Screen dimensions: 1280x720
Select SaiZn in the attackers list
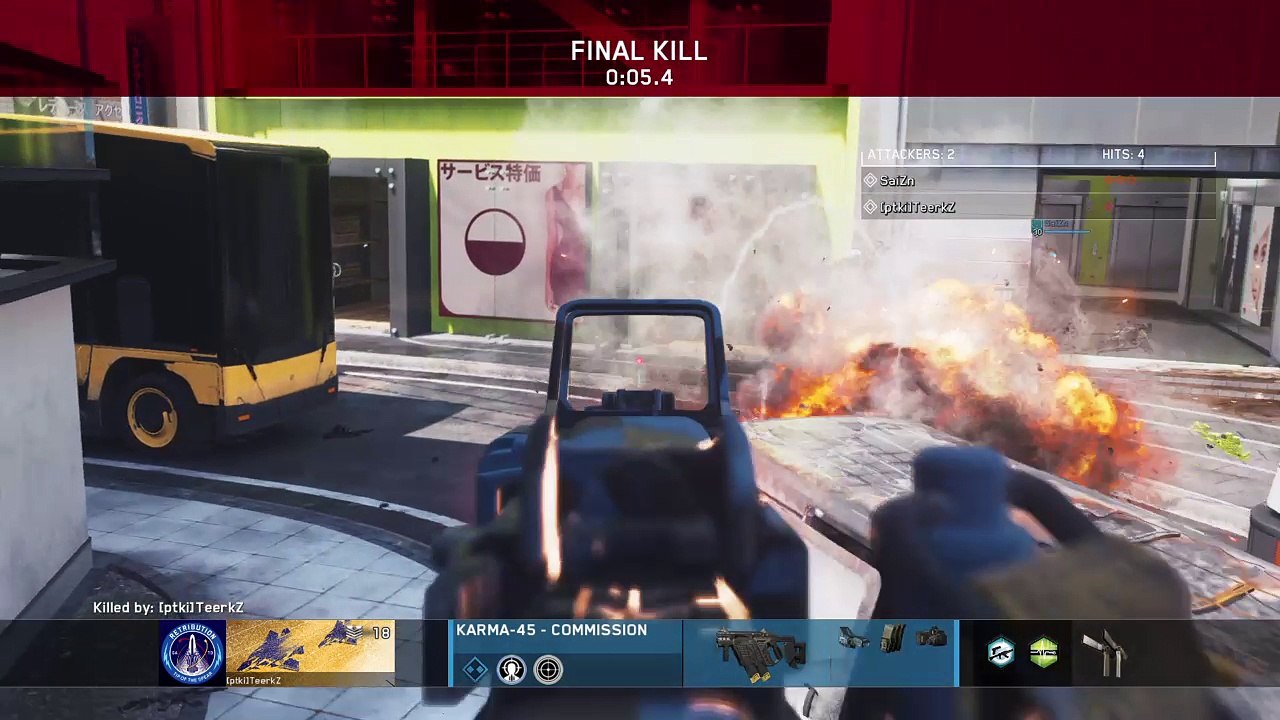point(896,181)
